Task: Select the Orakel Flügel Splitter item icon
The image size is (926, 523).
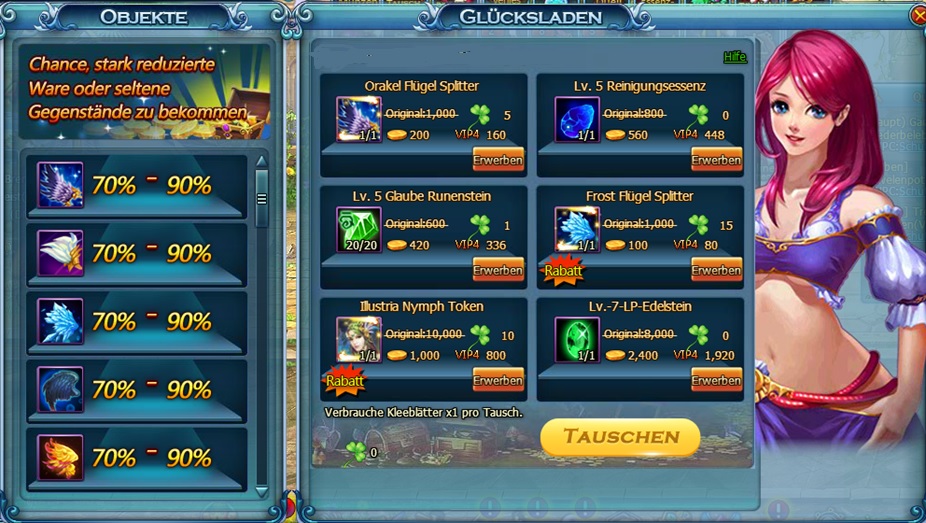Action: click(358, 120)
